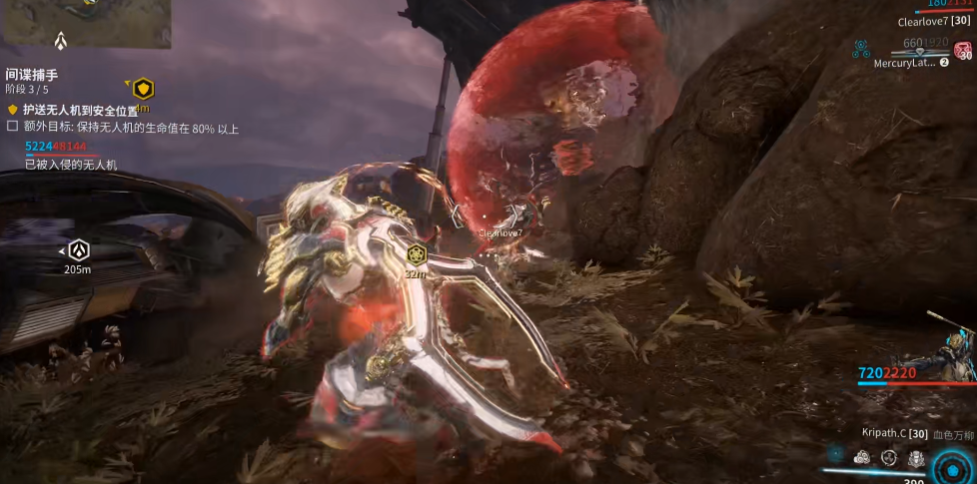Click the 护送无人机到安全位置 objective entry
977x484 pixels.
pyautogui.click(x=80, y=109)
